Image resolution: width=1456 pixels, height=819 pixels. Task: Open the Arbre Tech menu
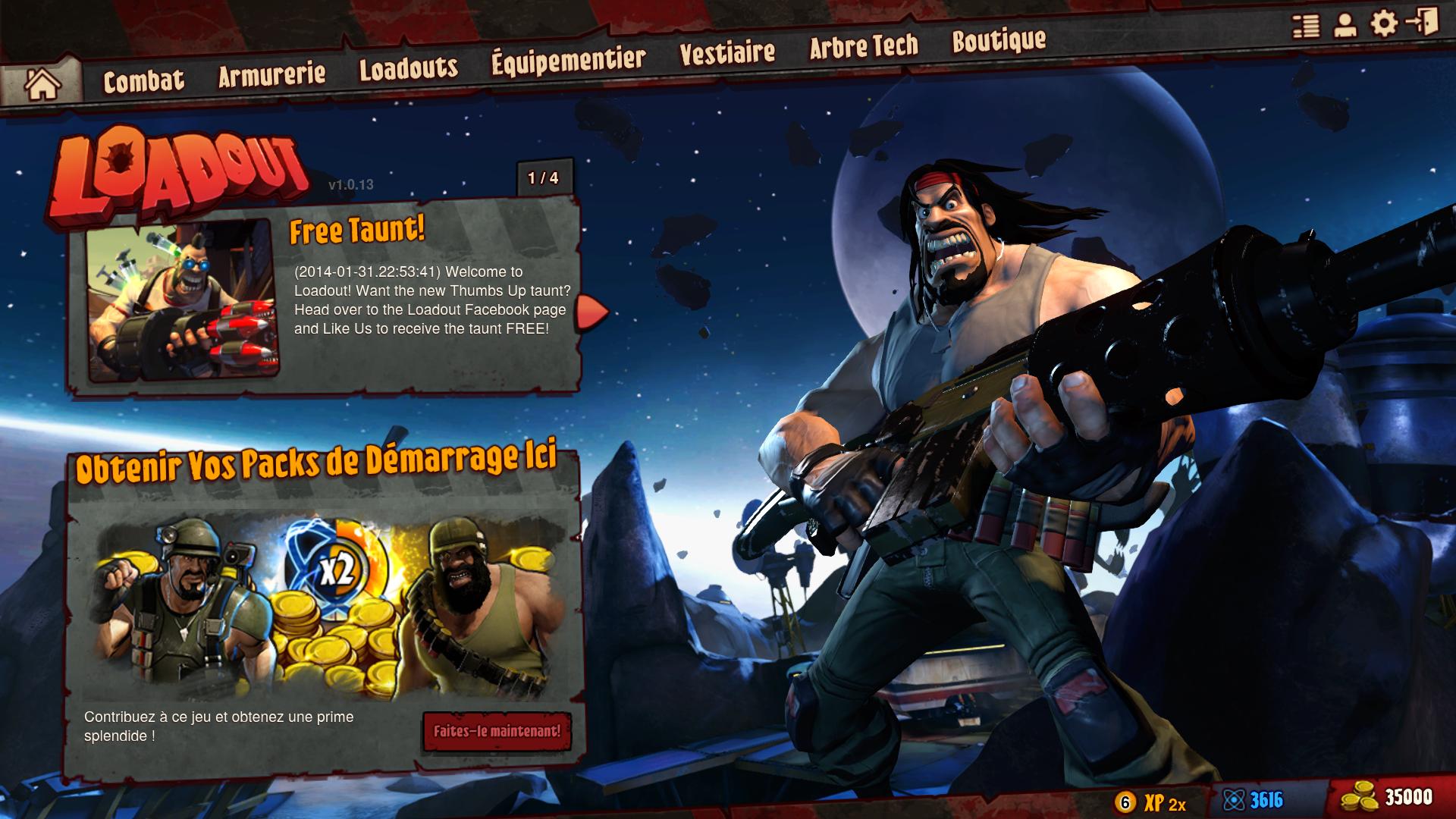(863, 47)
